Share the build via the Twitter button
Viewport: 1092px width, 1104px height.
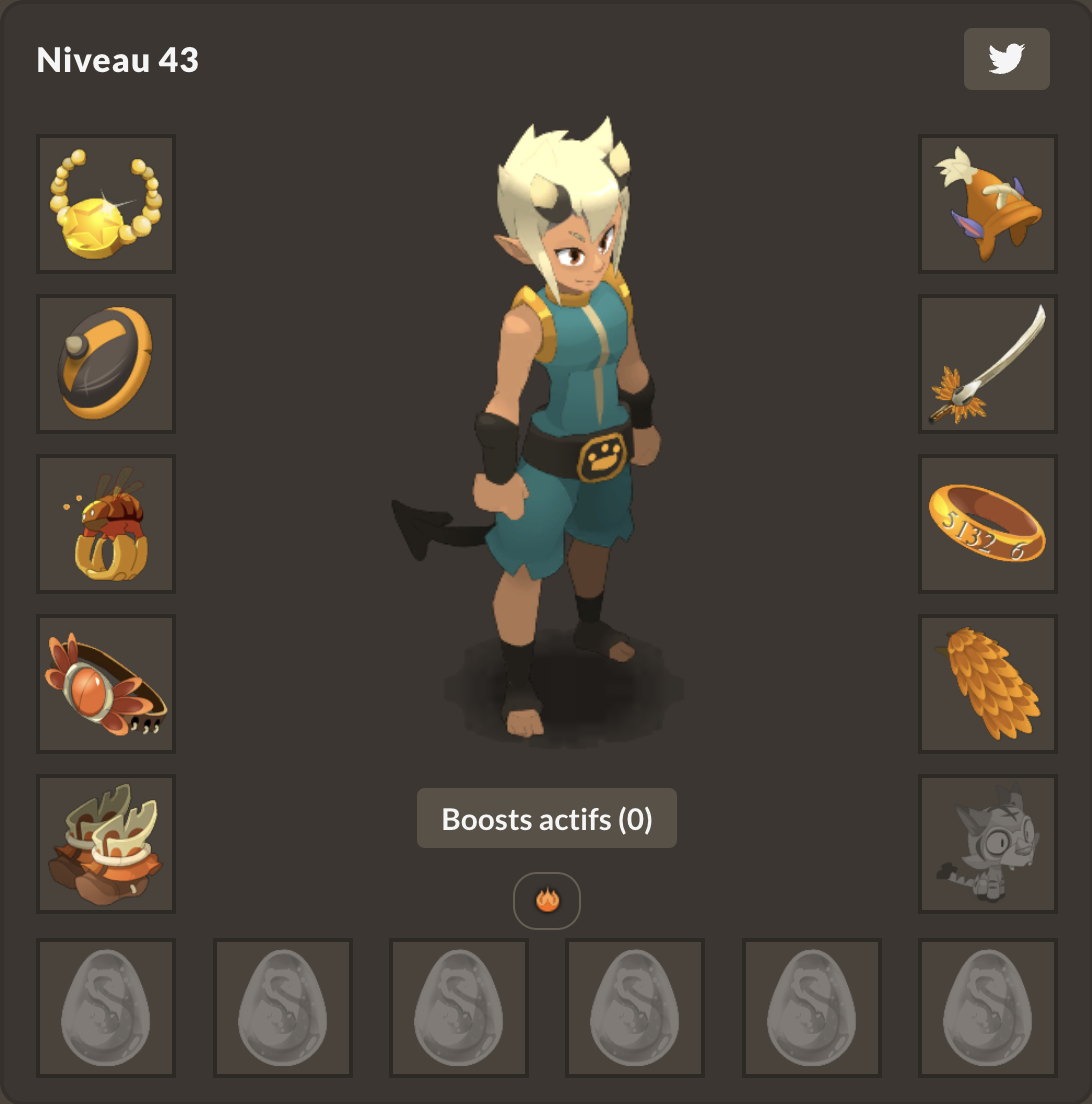[x=1006, y=59]
